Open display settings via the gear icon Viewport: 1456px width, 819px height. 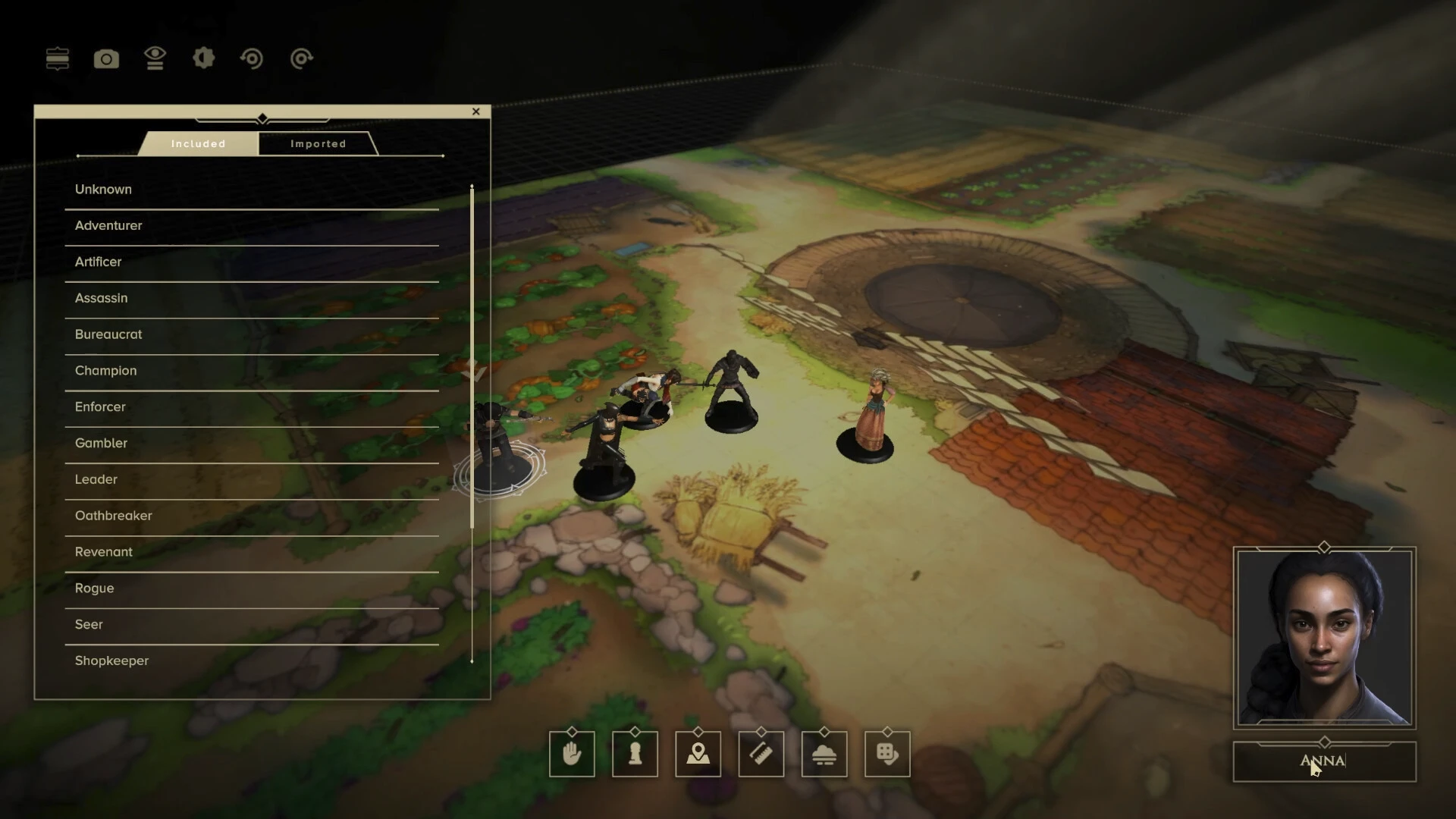click(203, 58)
